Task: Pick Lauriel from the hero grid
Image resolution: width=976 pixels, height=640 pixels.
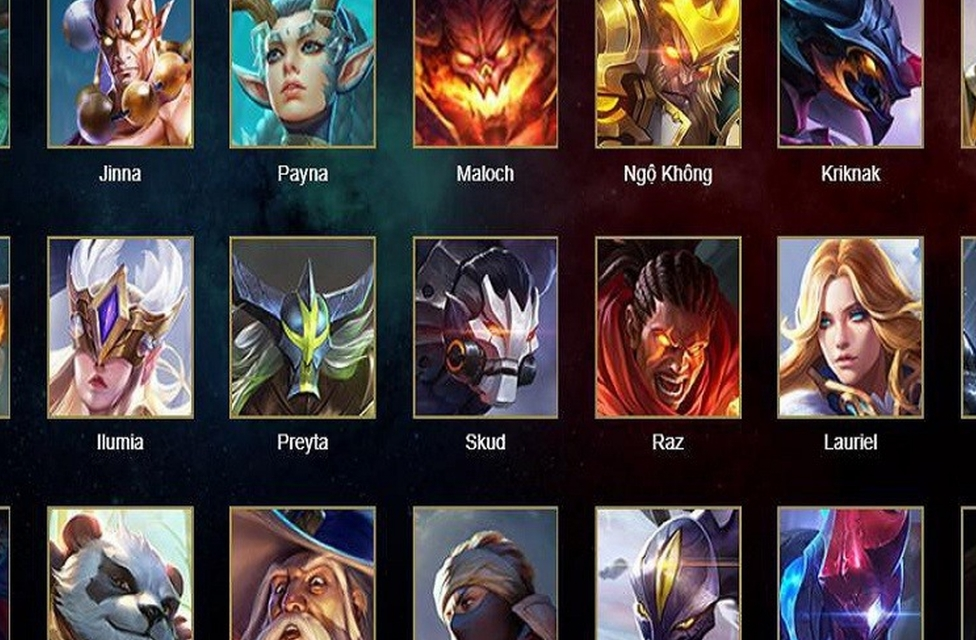Action: (x=850, y=327)
